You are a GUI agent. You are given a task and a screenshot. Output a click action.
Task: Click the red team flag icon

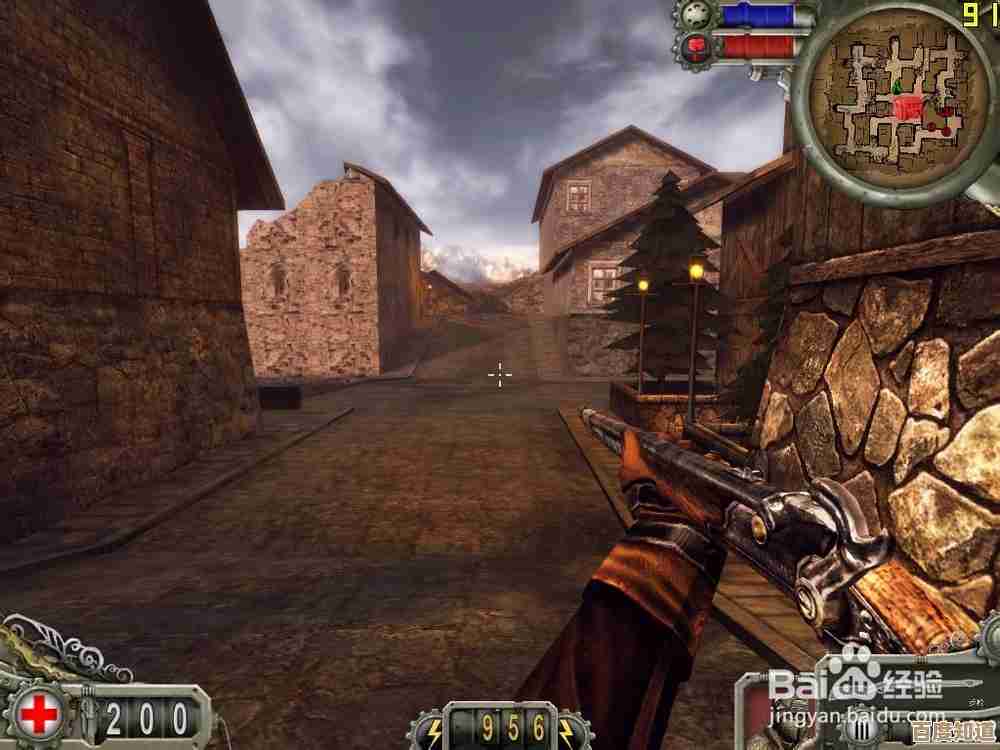tap(694, 45)
